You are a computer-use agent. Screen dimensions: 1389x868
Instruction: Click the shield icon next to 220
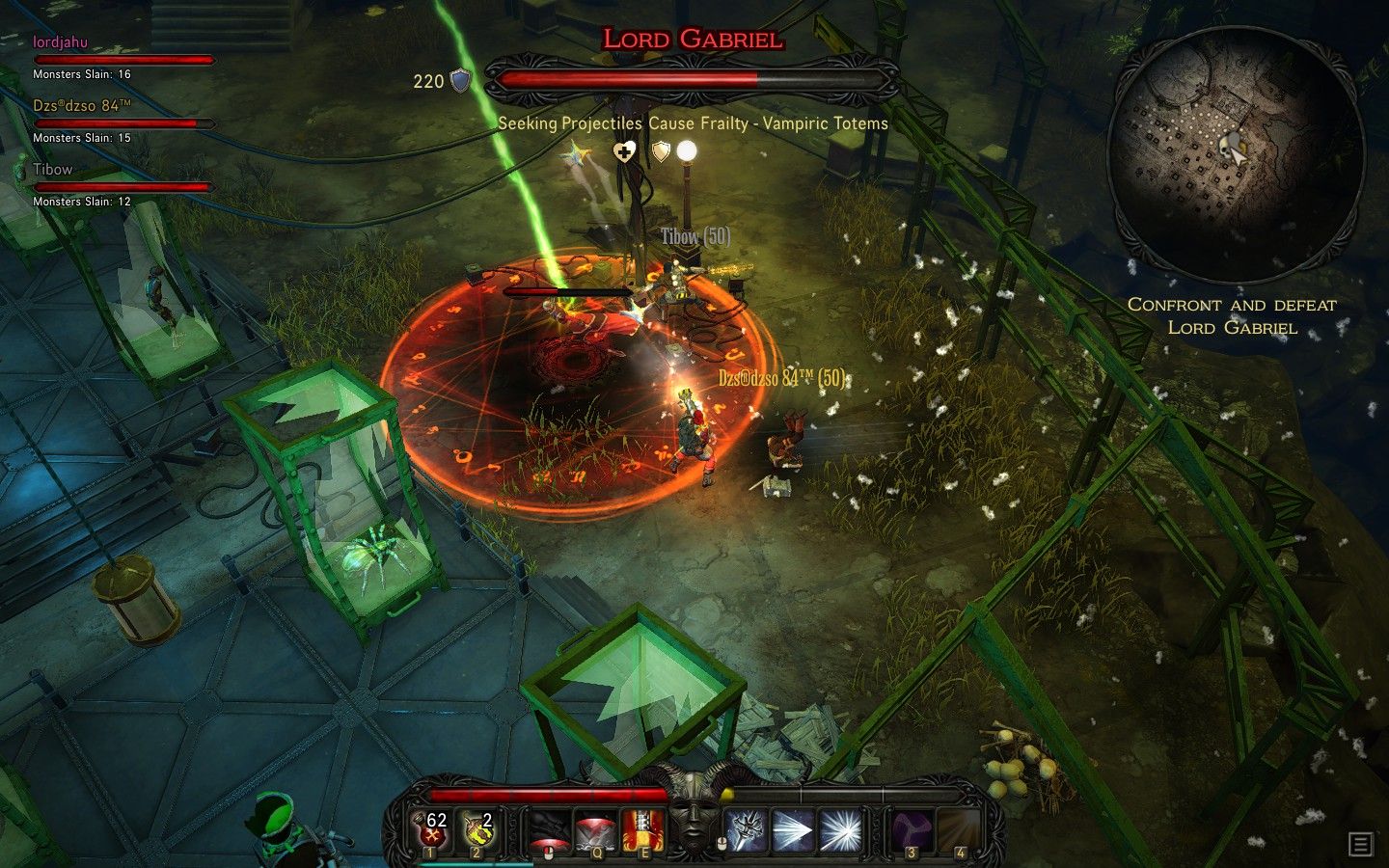pos(460,81)
